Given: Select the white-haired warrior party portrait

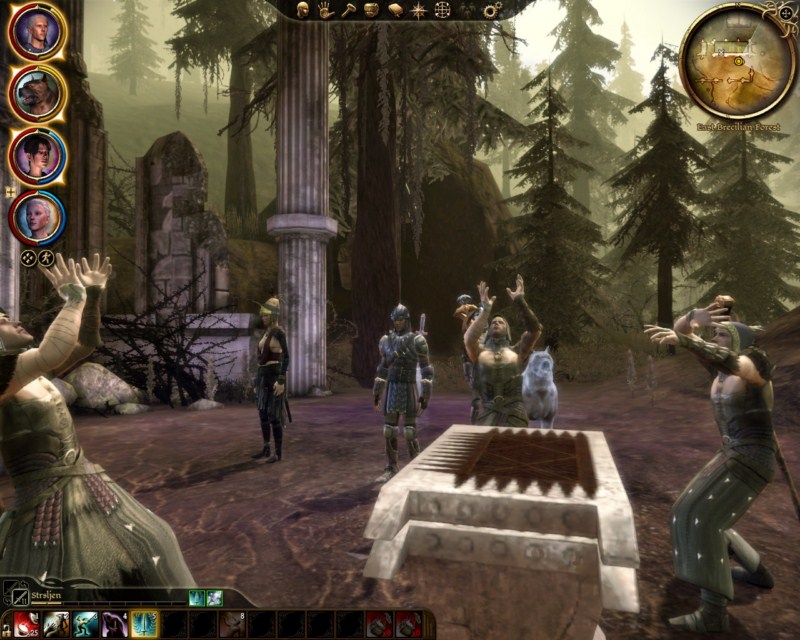Looking at the screenshot, I should (38, 32).
